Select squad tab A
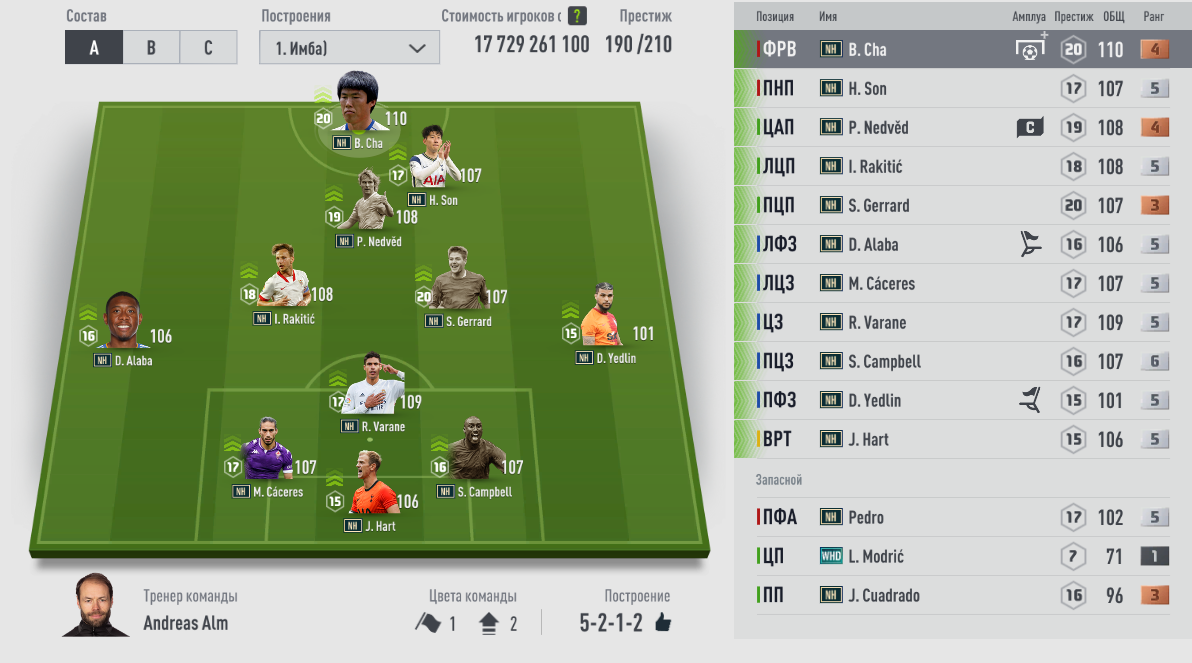The height and width of the screenshot is (663, 1192). point(94,47)
